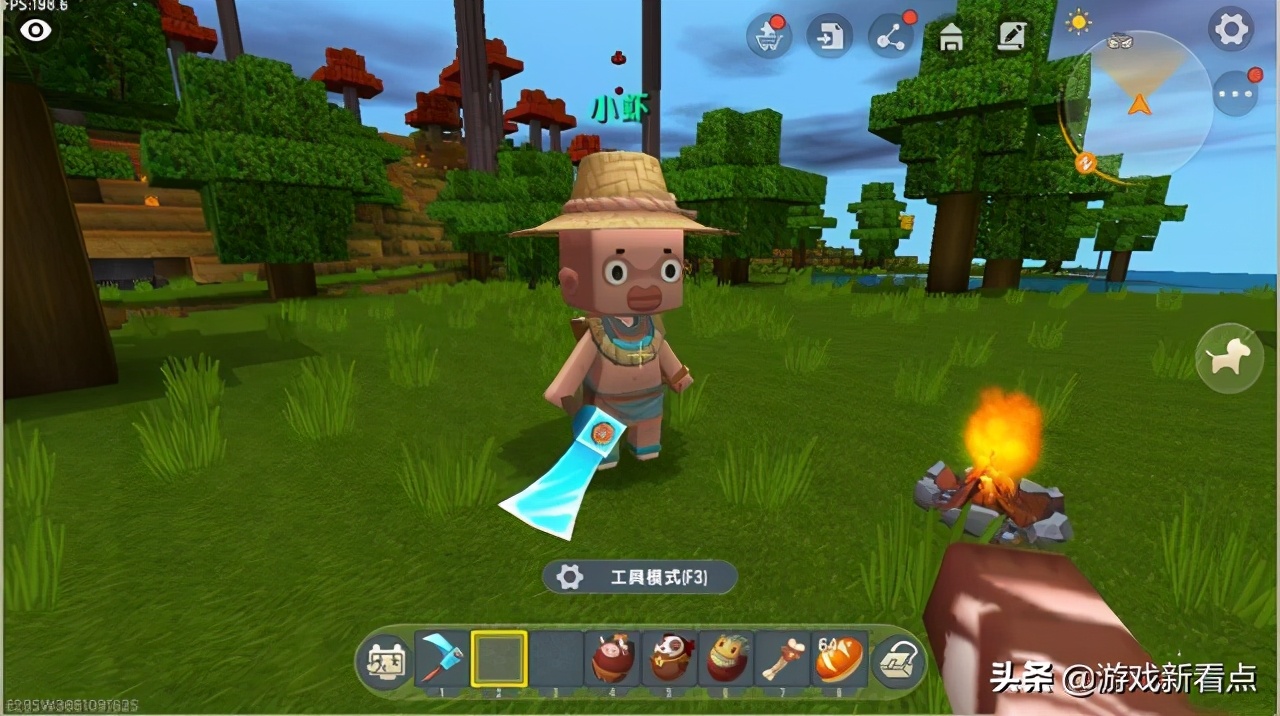Image resolution: width=1280 pixels, height=716 pixels.
Task: Select the pig spawn egg slot
Action: (x=613, y=658)
